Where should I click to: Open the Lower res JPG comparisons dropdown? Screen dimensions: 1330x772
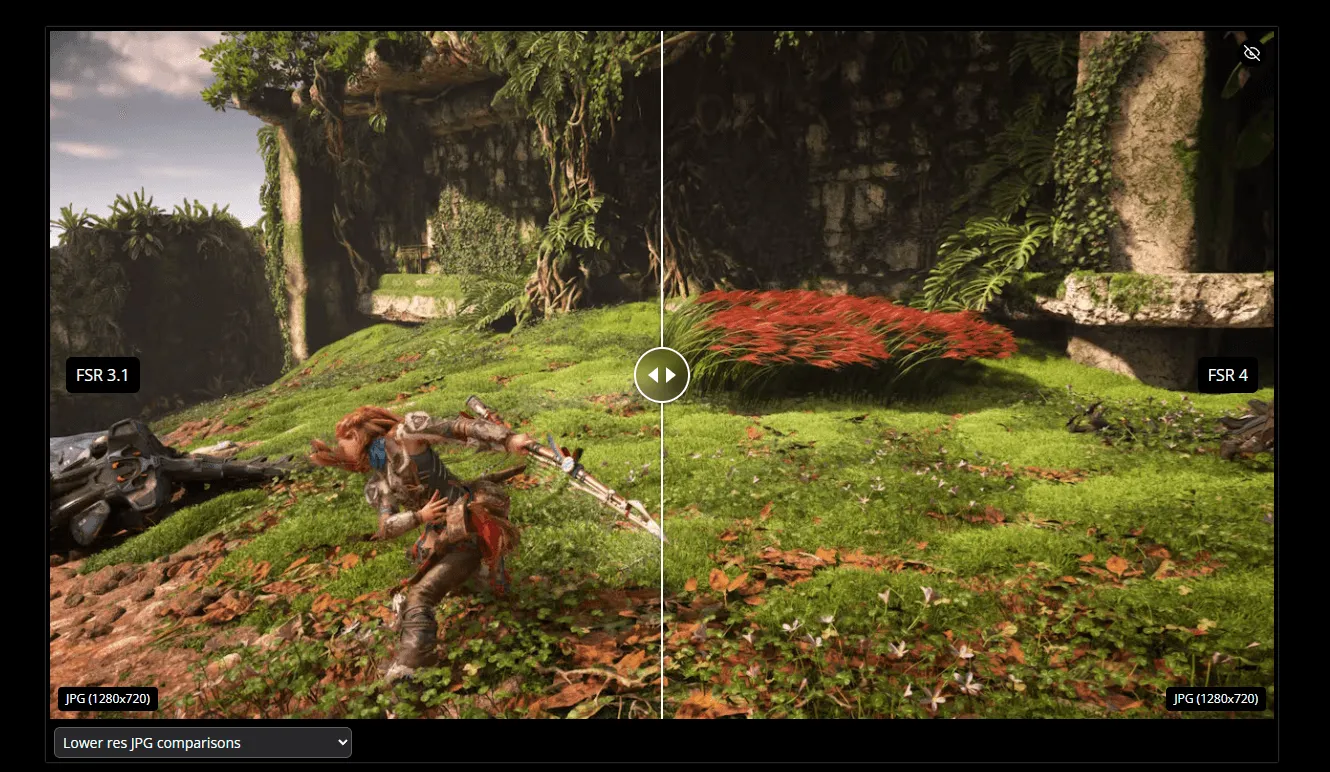tap(203, 743)
